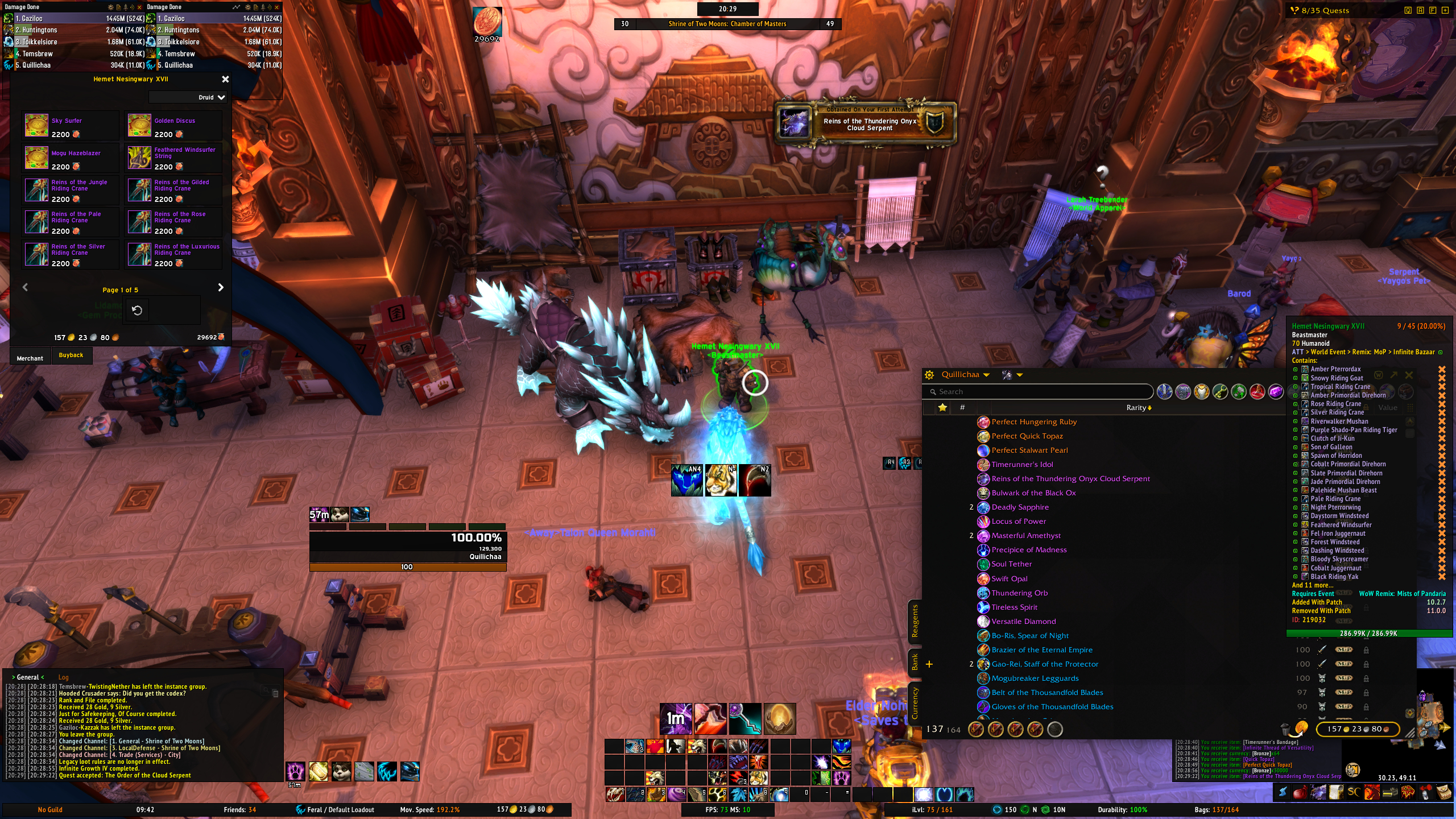
Task: Open the 8/35 Quests tracker header
Action: [1325, 10]
